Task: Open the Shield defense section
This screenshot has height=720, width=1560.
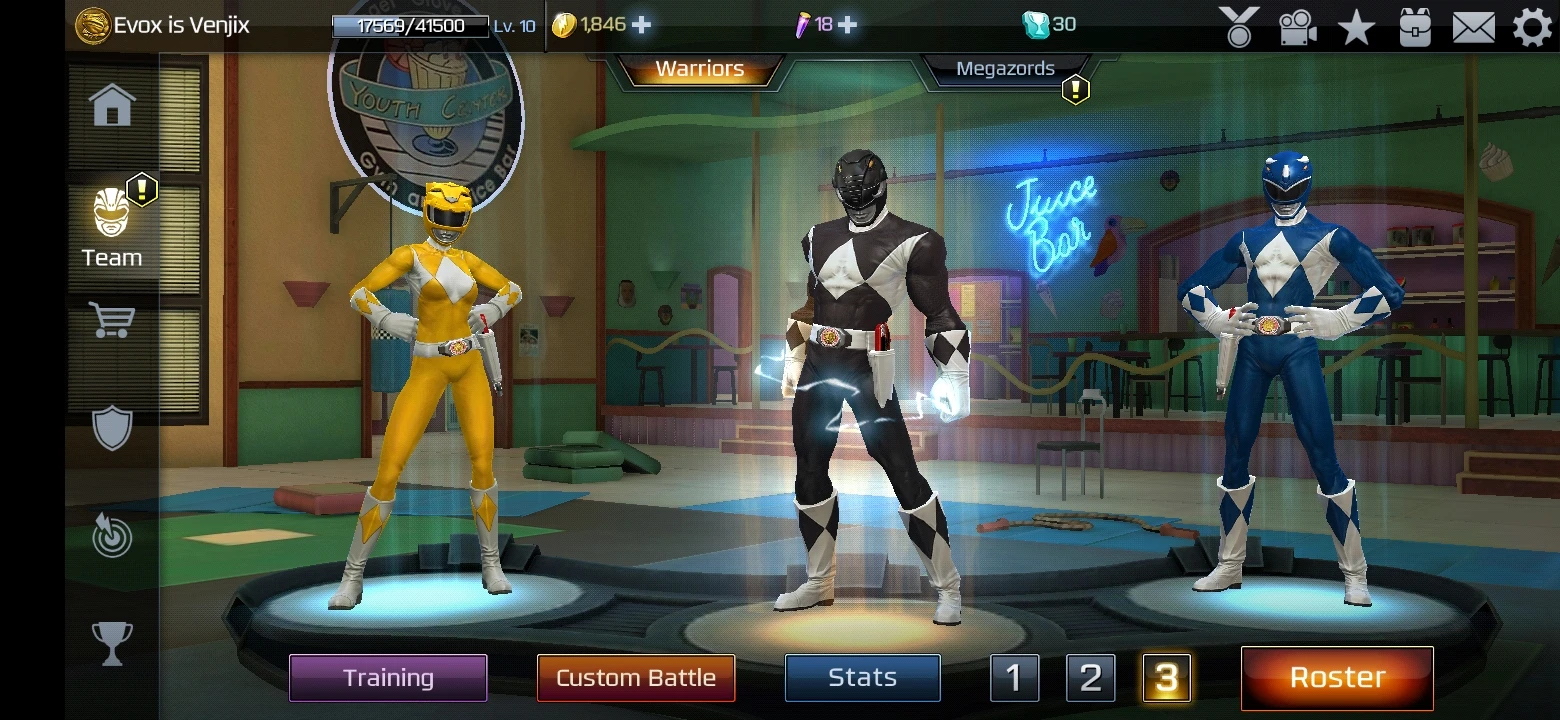Action: (111, 427)
